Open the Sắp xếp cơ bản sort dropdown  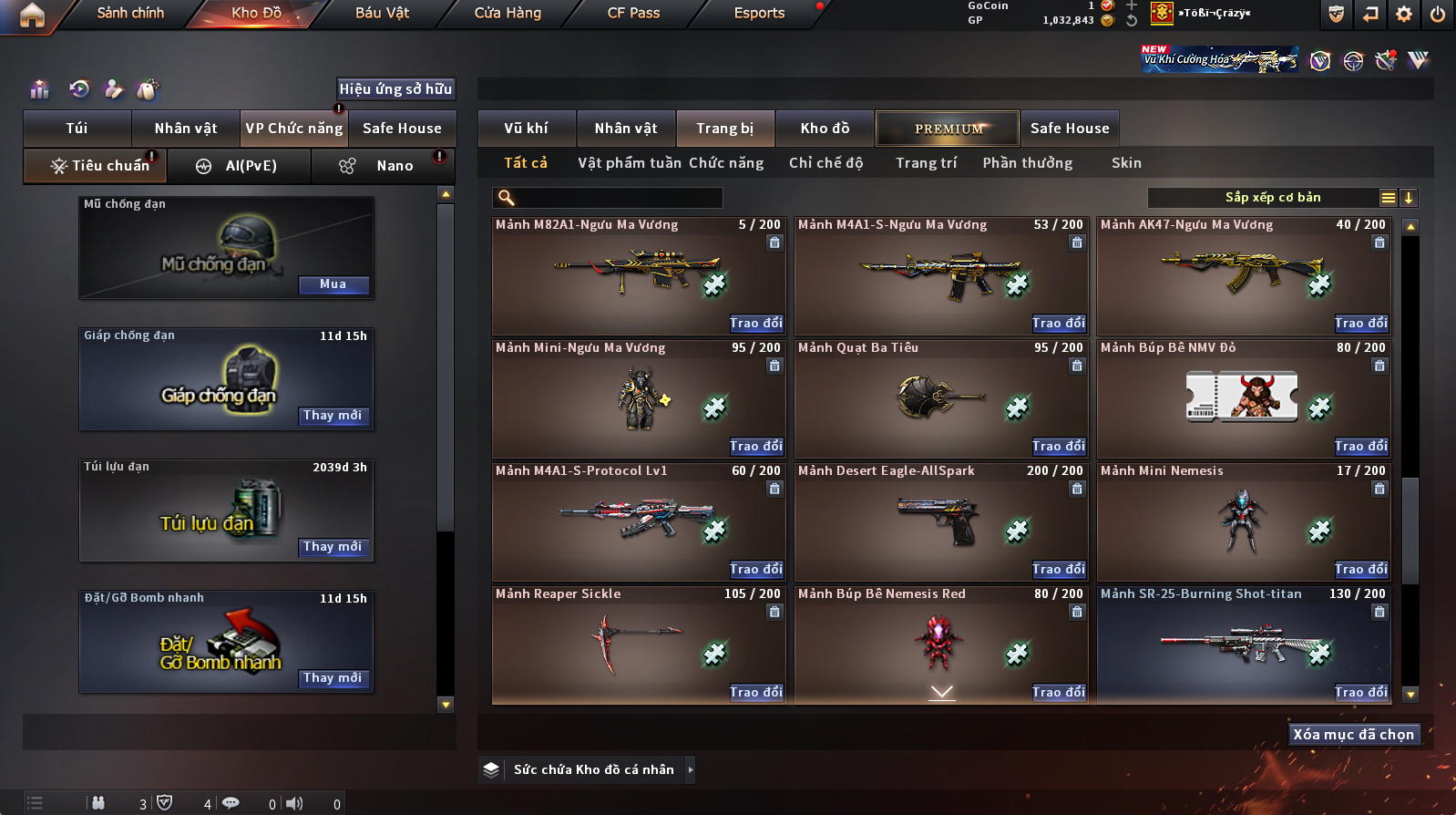pos(1272,198)
